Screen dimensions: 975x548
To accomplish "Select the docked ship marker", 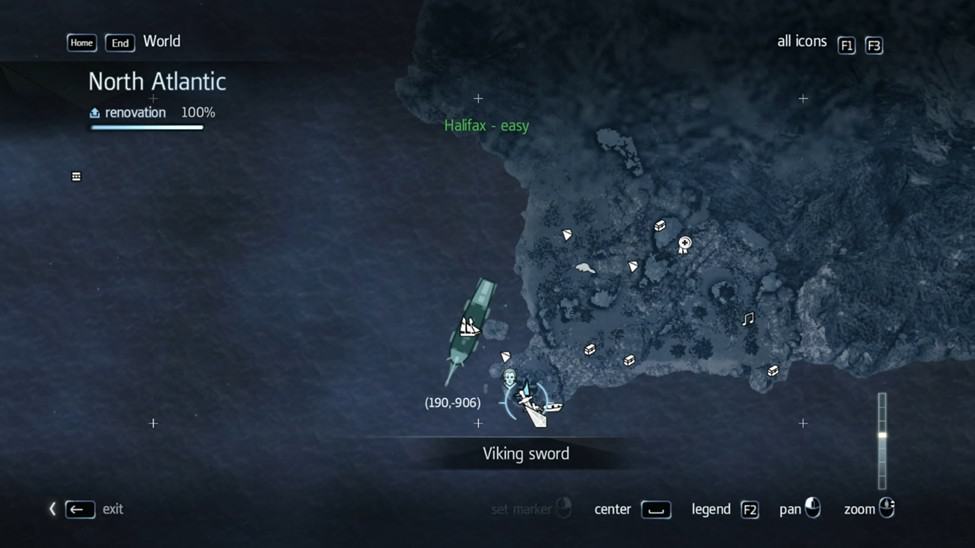I will pos(469,327).
